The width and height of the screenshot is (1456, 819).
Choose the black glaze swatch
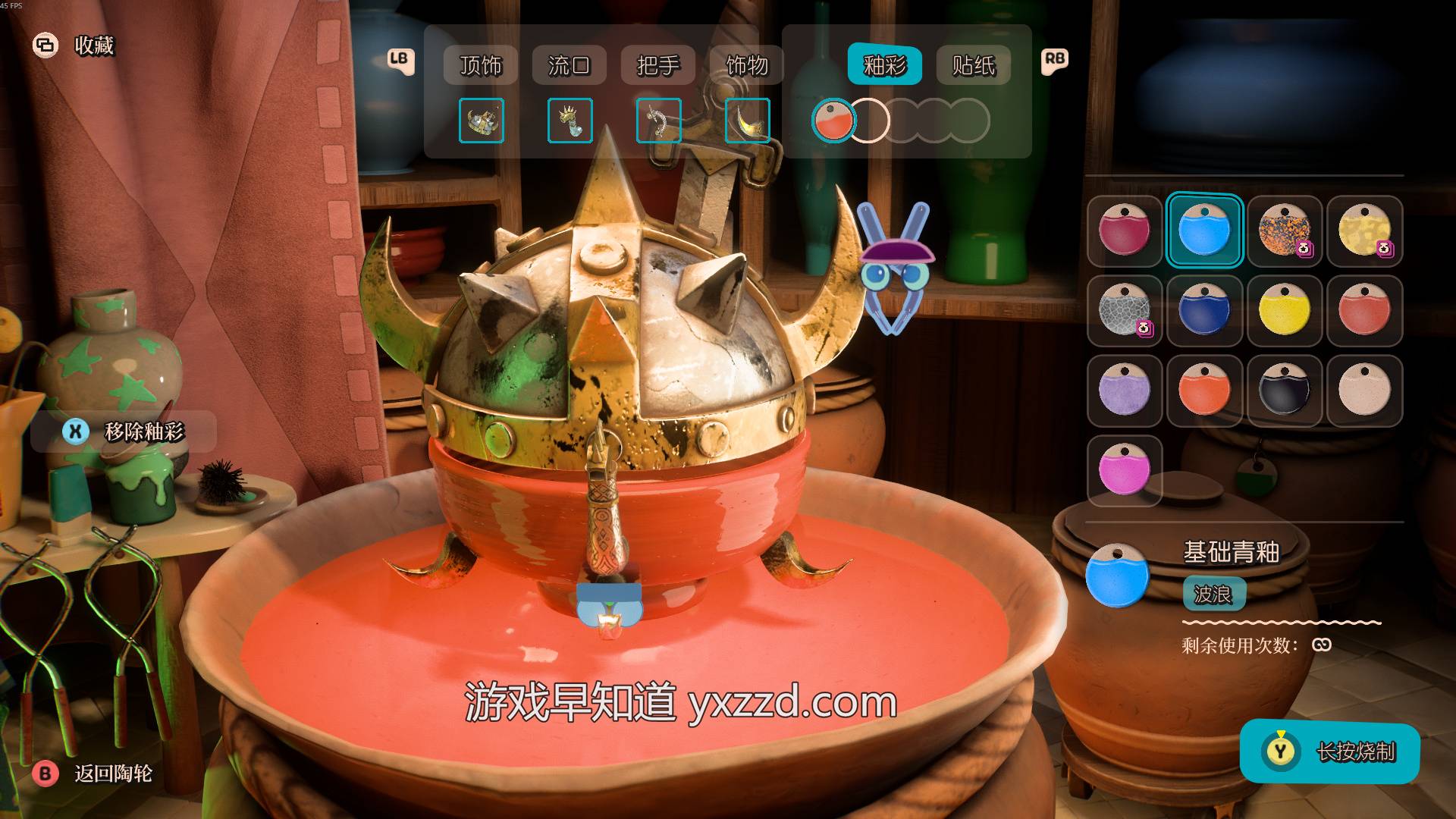pyautogui.click(x=1284, y=391)
